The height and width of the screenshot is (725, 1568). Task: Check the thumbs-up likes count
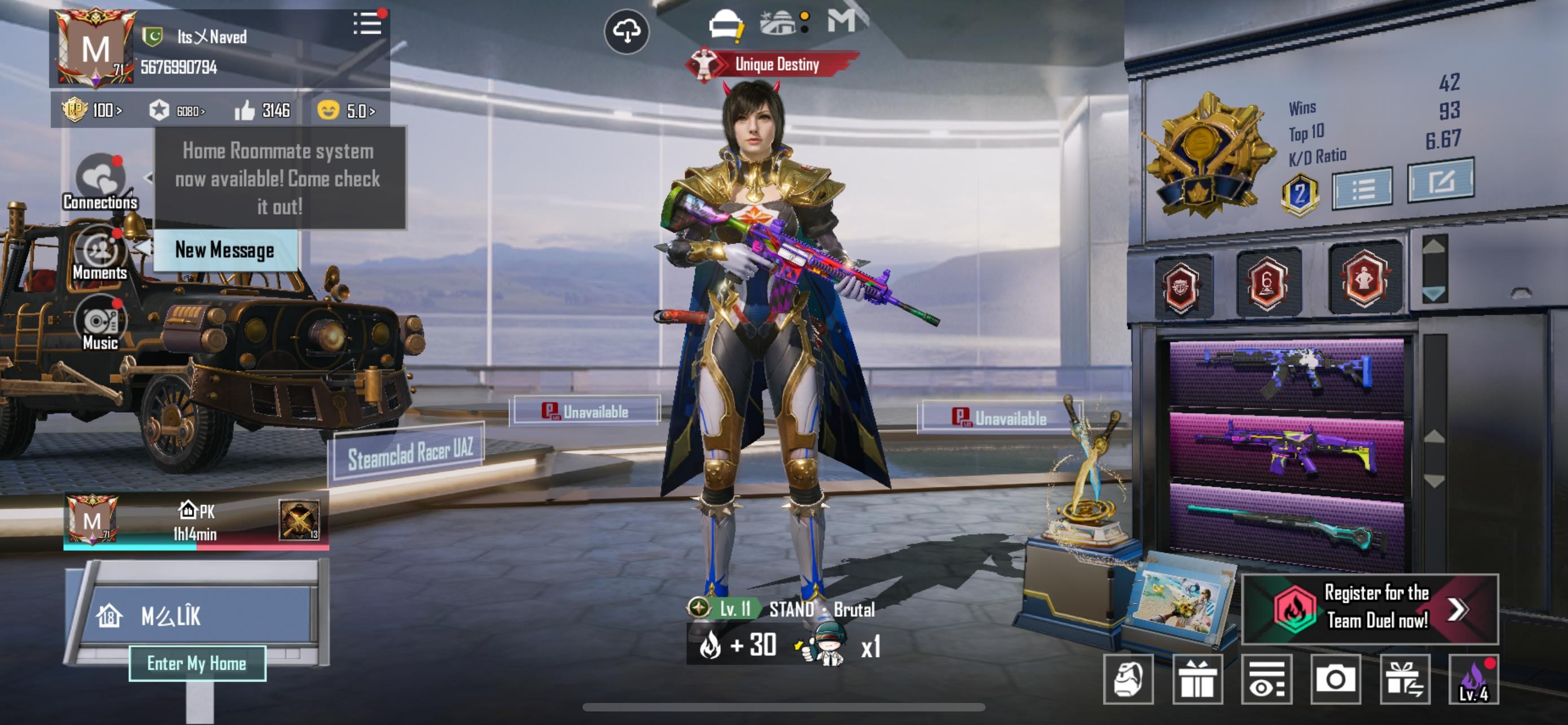tap(262, 110)
